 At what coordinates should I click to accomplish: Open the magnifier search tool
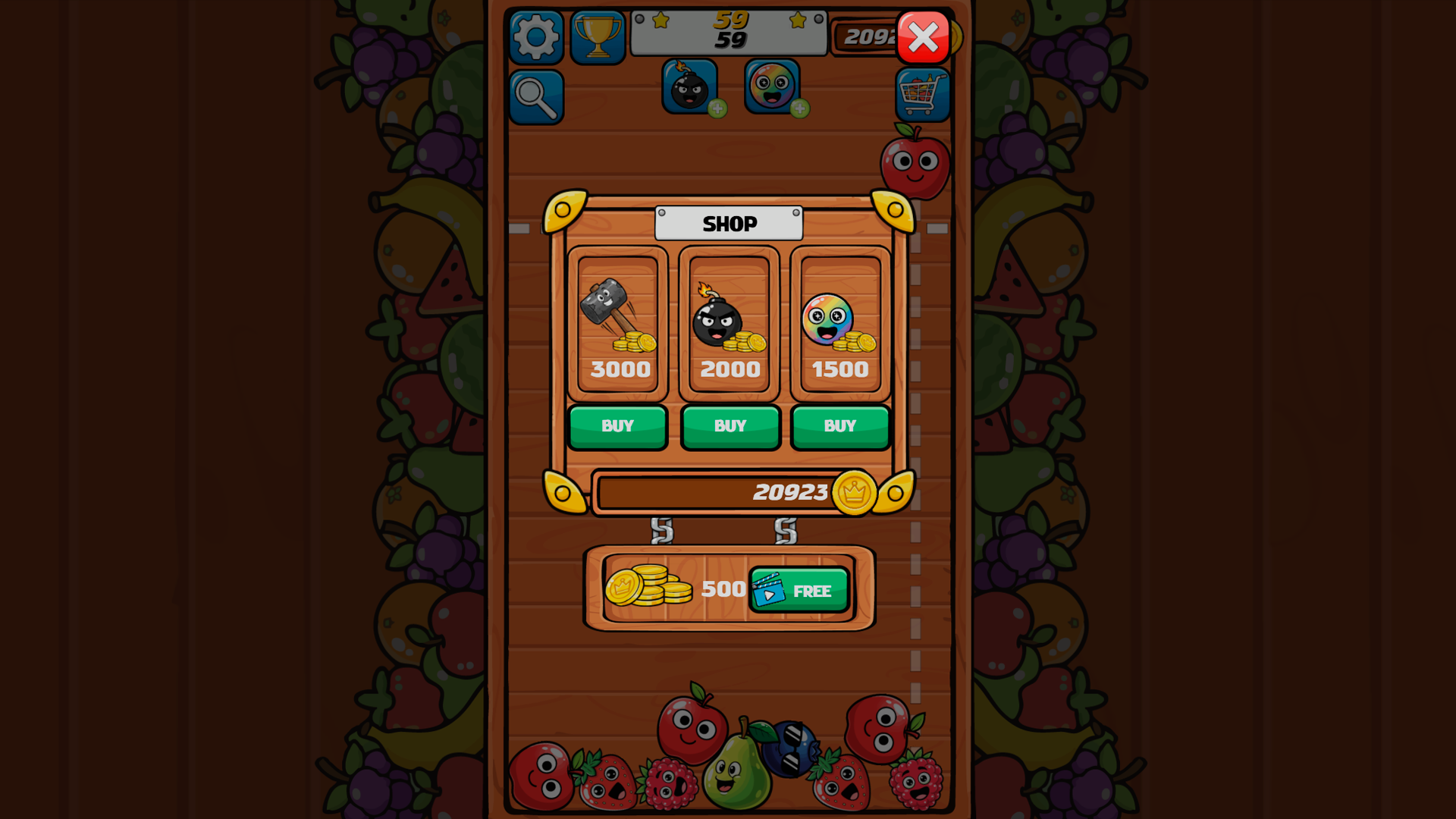point(537,98)
